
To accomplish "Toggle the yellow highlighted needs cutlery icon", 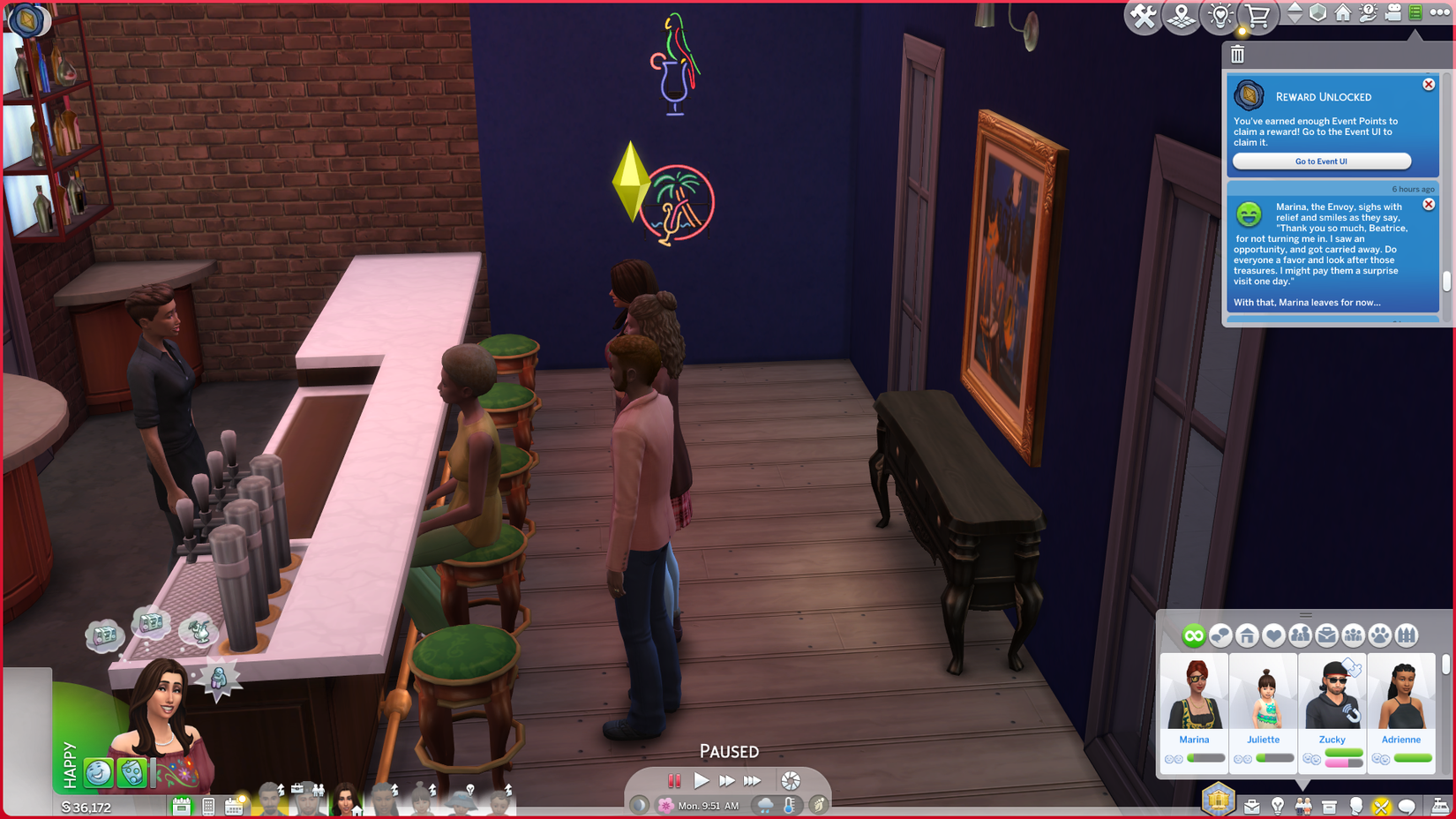I will tap(1381, 806).
